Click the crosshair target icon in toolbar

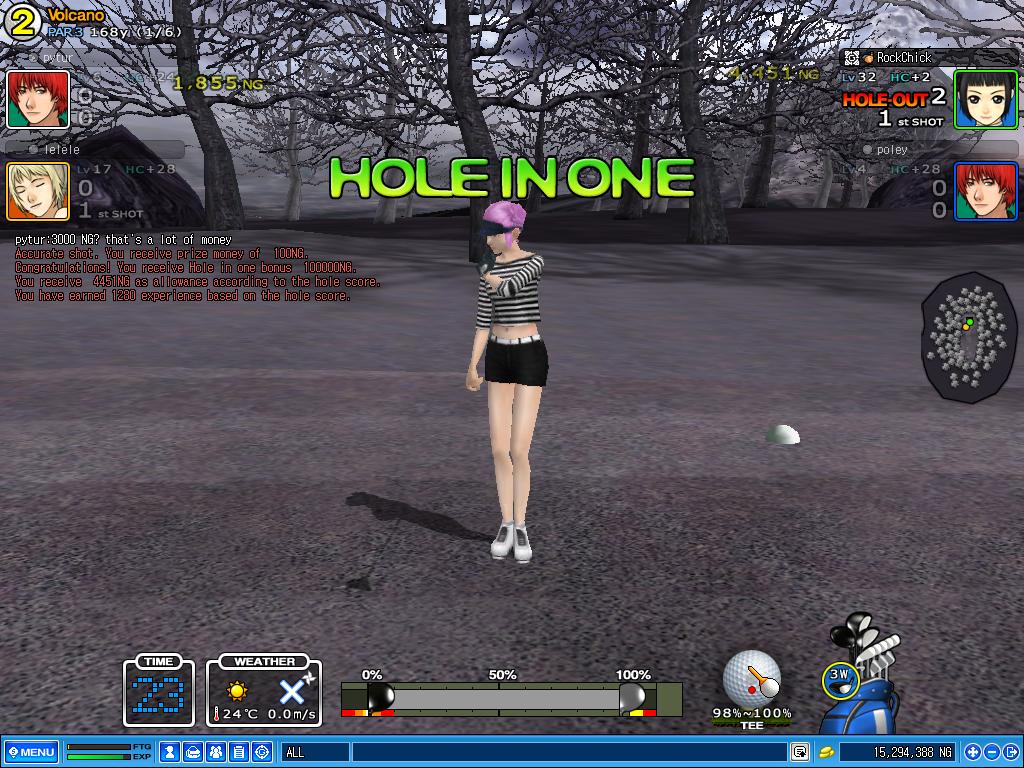(262, 752)
